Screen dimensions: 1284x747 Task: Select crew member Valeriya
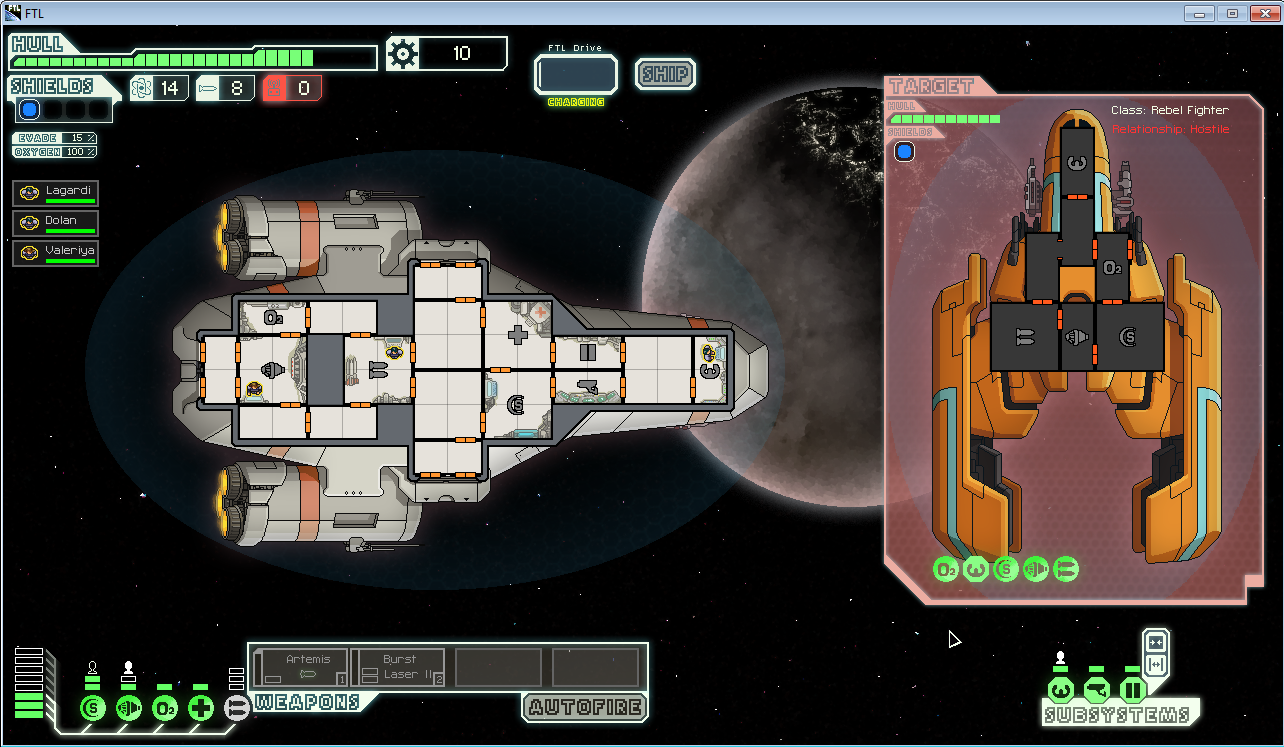[56, 253]
